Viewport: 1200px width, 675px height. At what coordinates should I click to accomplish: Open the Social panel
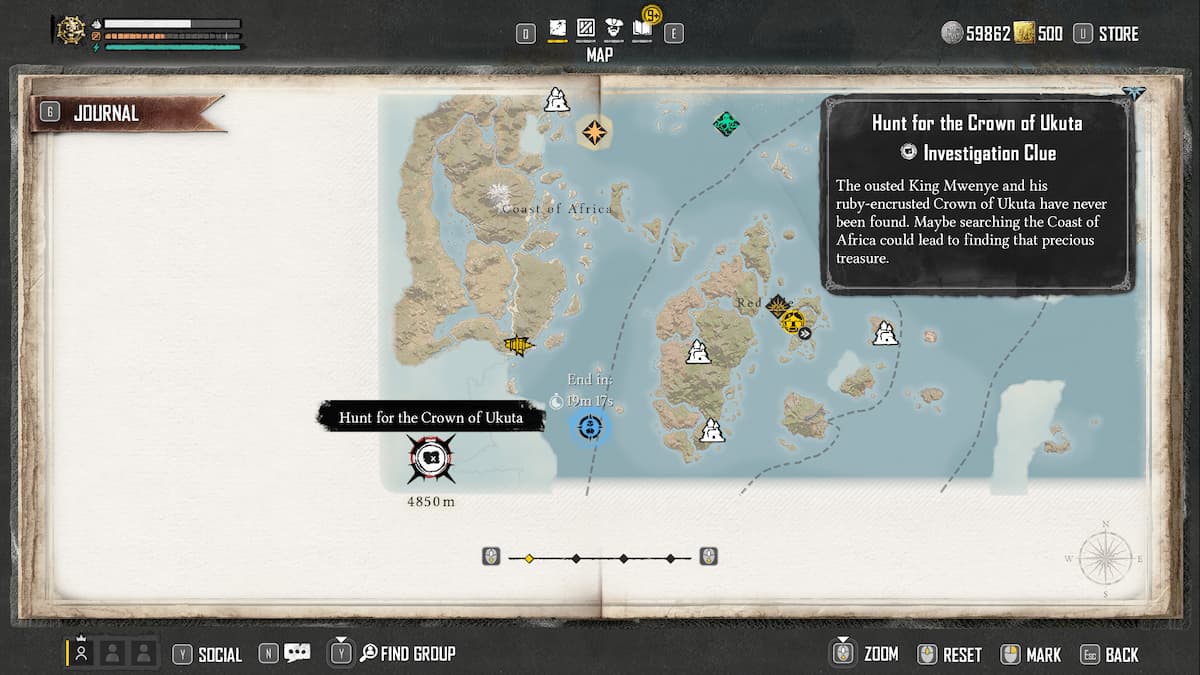pyautogui.click(x=218, y=655)
